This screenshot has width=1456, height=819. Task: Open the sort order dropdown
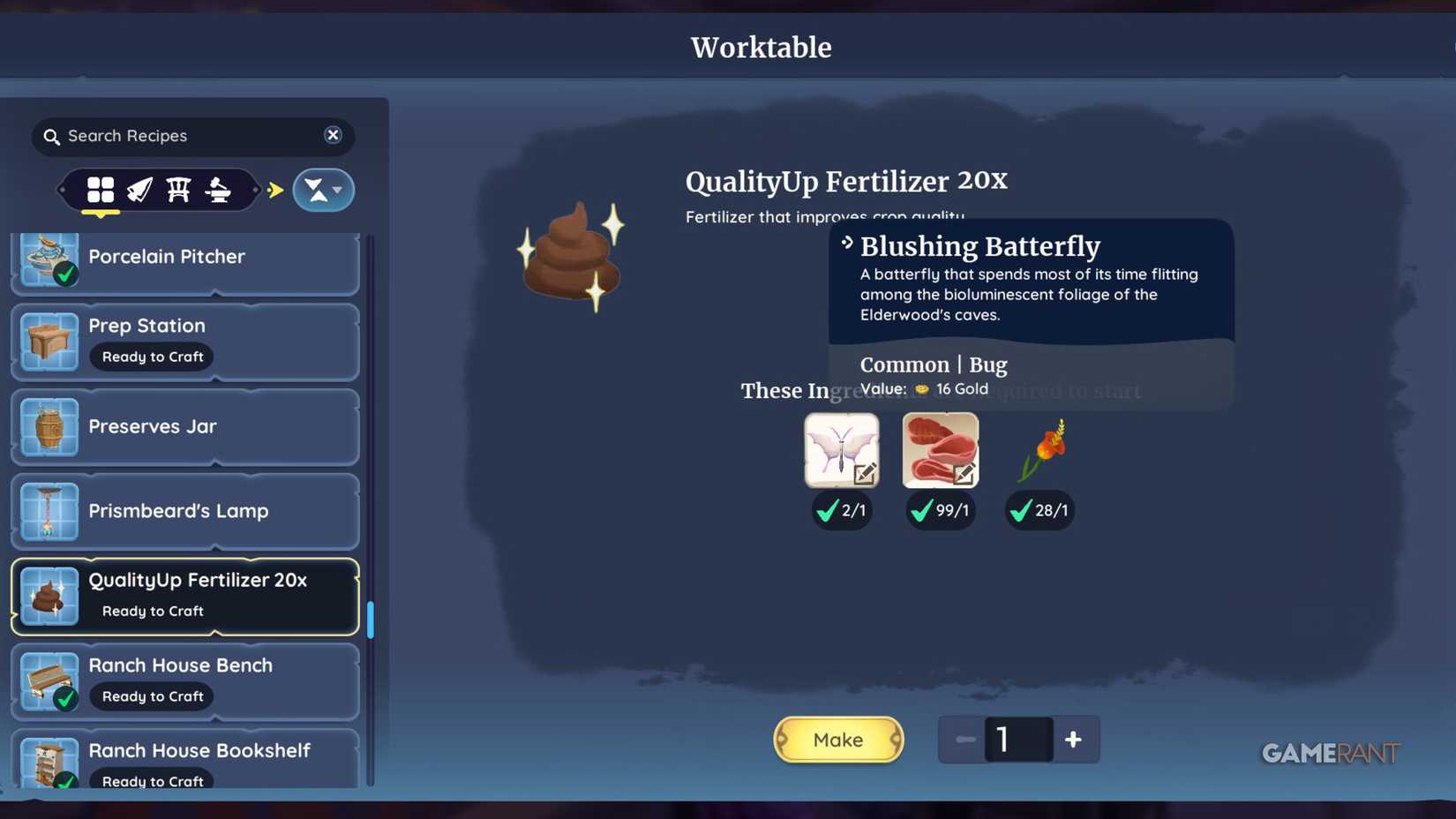[x=323, y=190]
